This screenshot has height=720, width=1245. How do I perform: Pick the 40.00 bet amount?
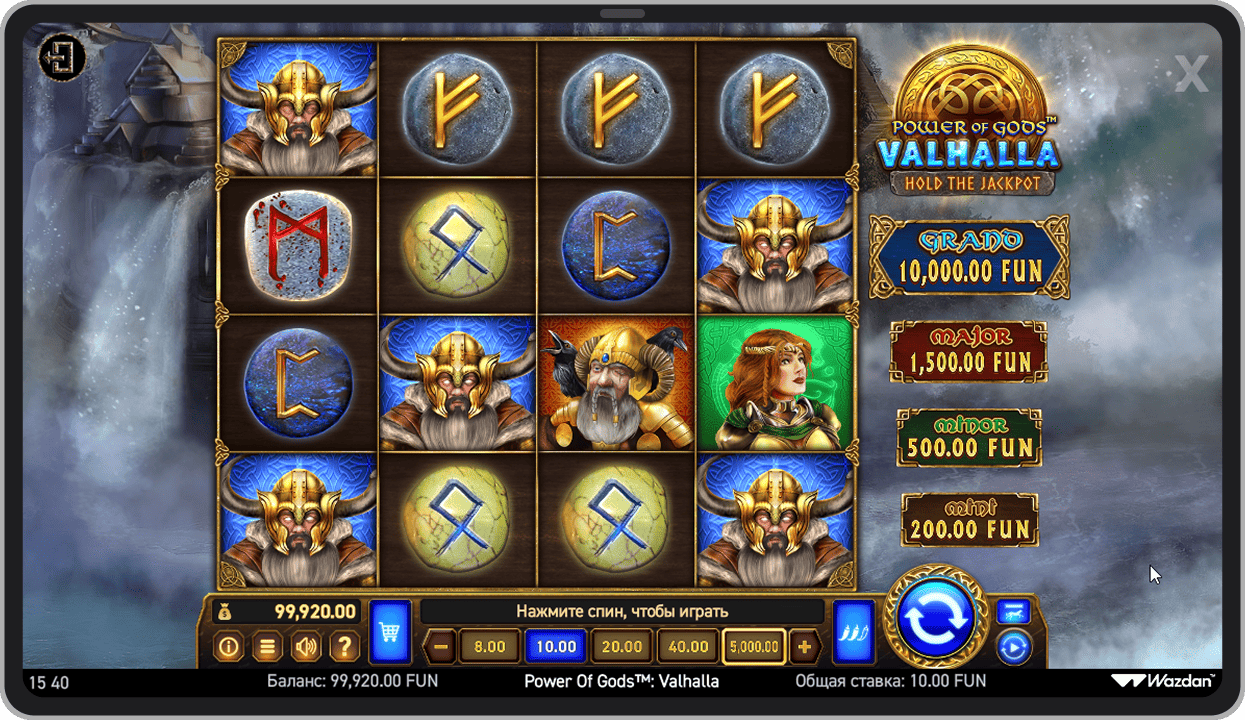click(x=688, y=647)
